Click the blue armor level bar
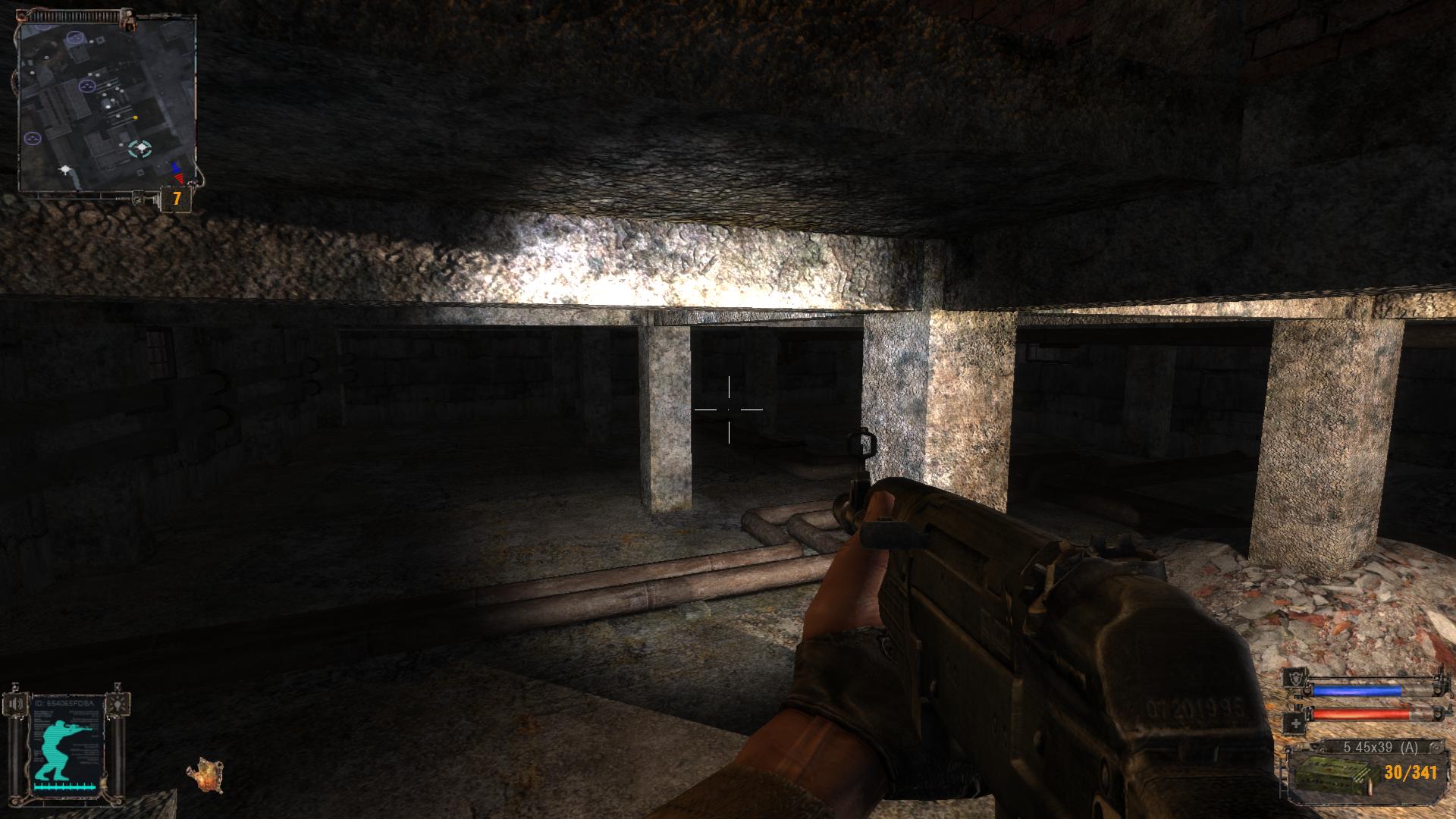 pyautogui.click(x=1357, y=691)
